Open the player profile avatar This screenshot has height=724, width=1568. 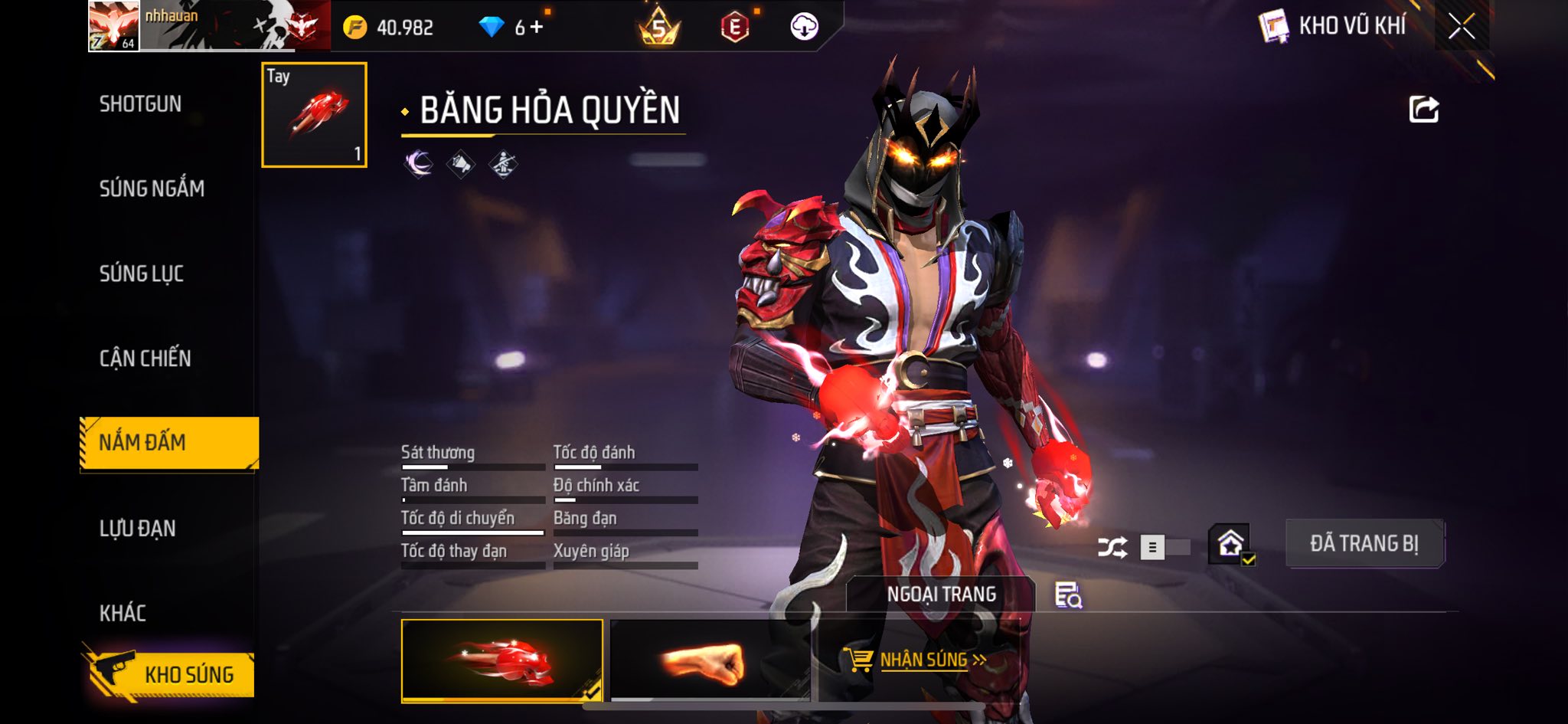click(113, 26)
